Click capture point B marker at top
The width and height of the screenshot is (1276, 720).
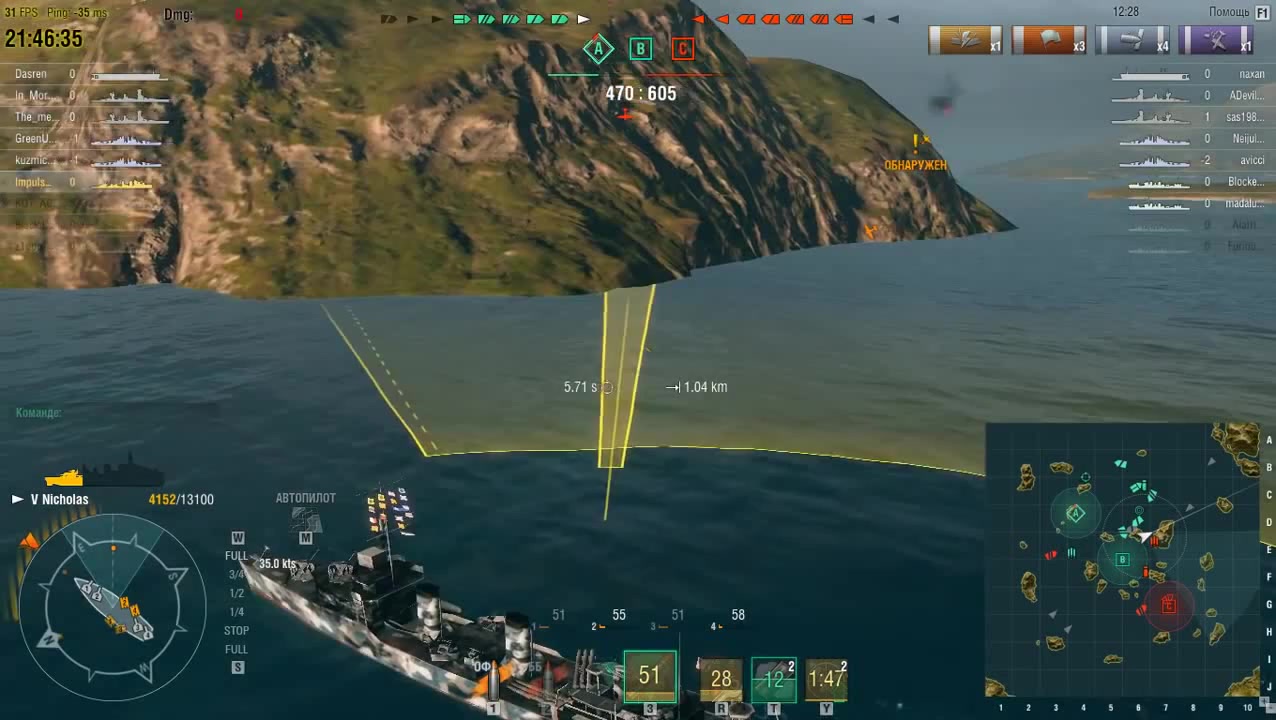640,49
